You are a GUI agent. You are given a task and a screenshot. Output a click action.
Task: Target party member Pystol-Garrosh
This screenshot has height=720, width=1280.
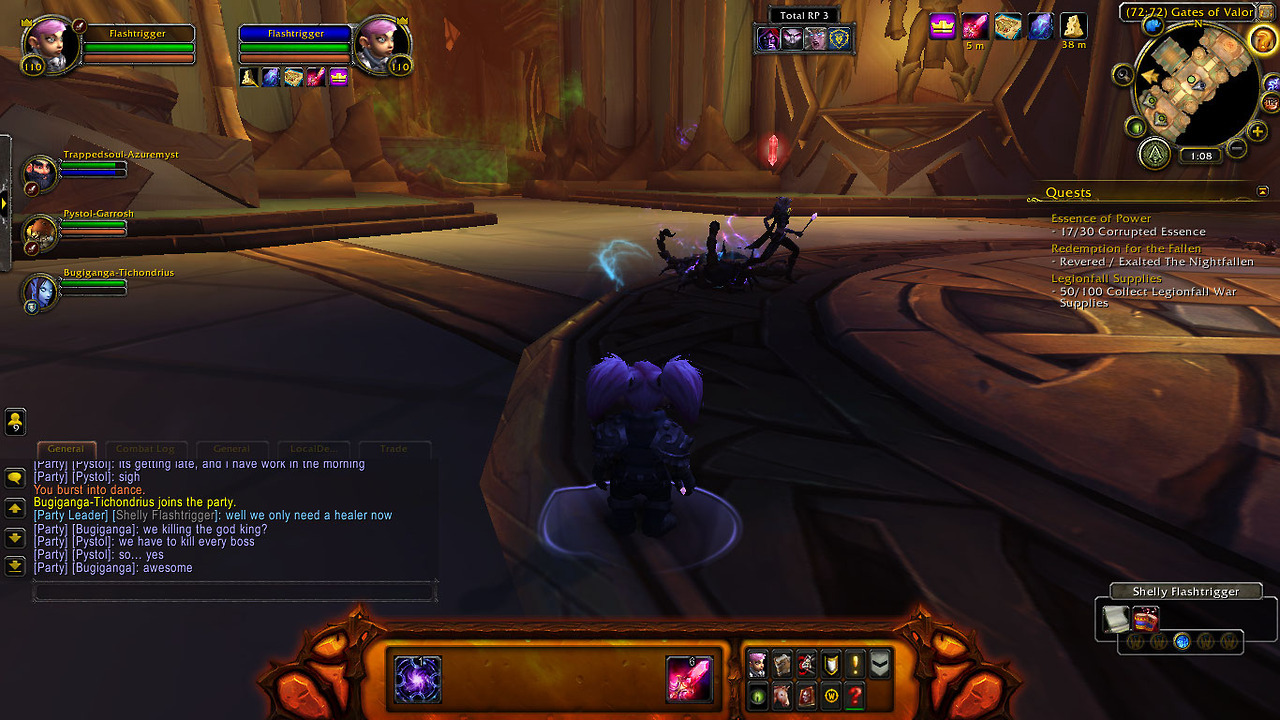point(42,231)
